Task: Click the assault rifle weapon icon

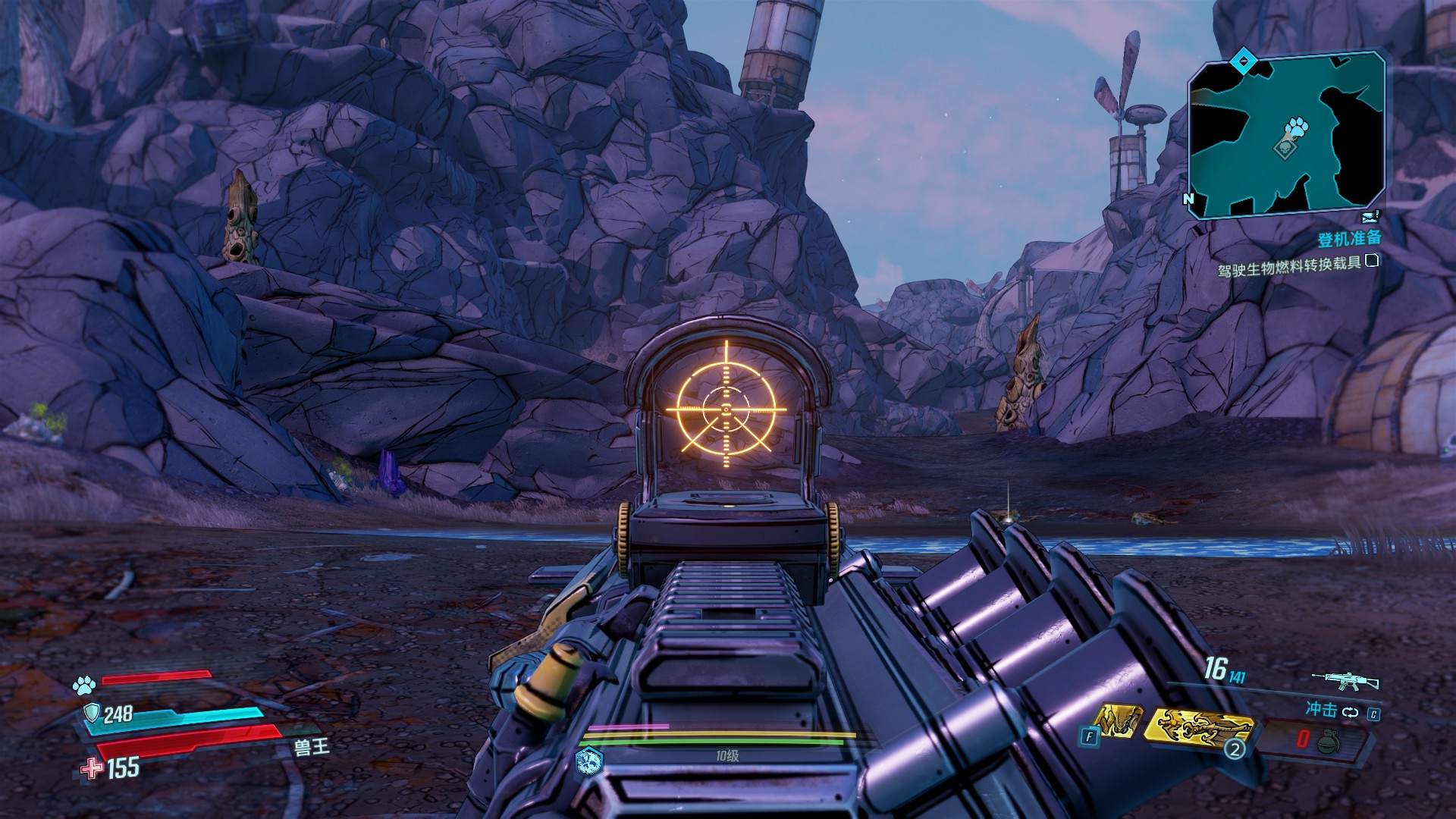Action: [x=1346, y=680]
